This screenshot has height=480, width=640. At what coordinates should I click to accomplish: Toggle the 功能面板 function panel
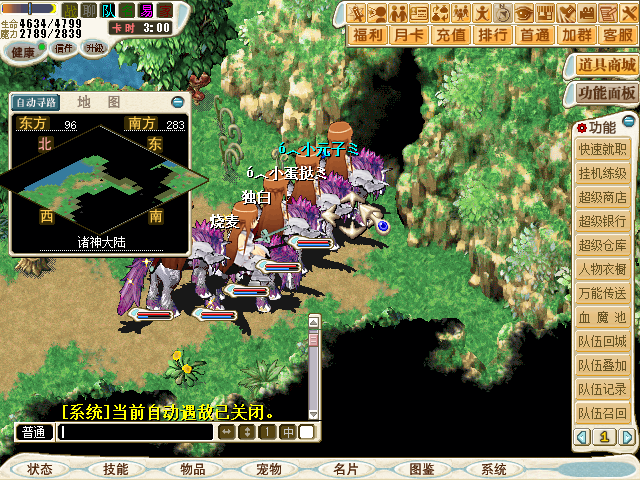pos(606,93)
